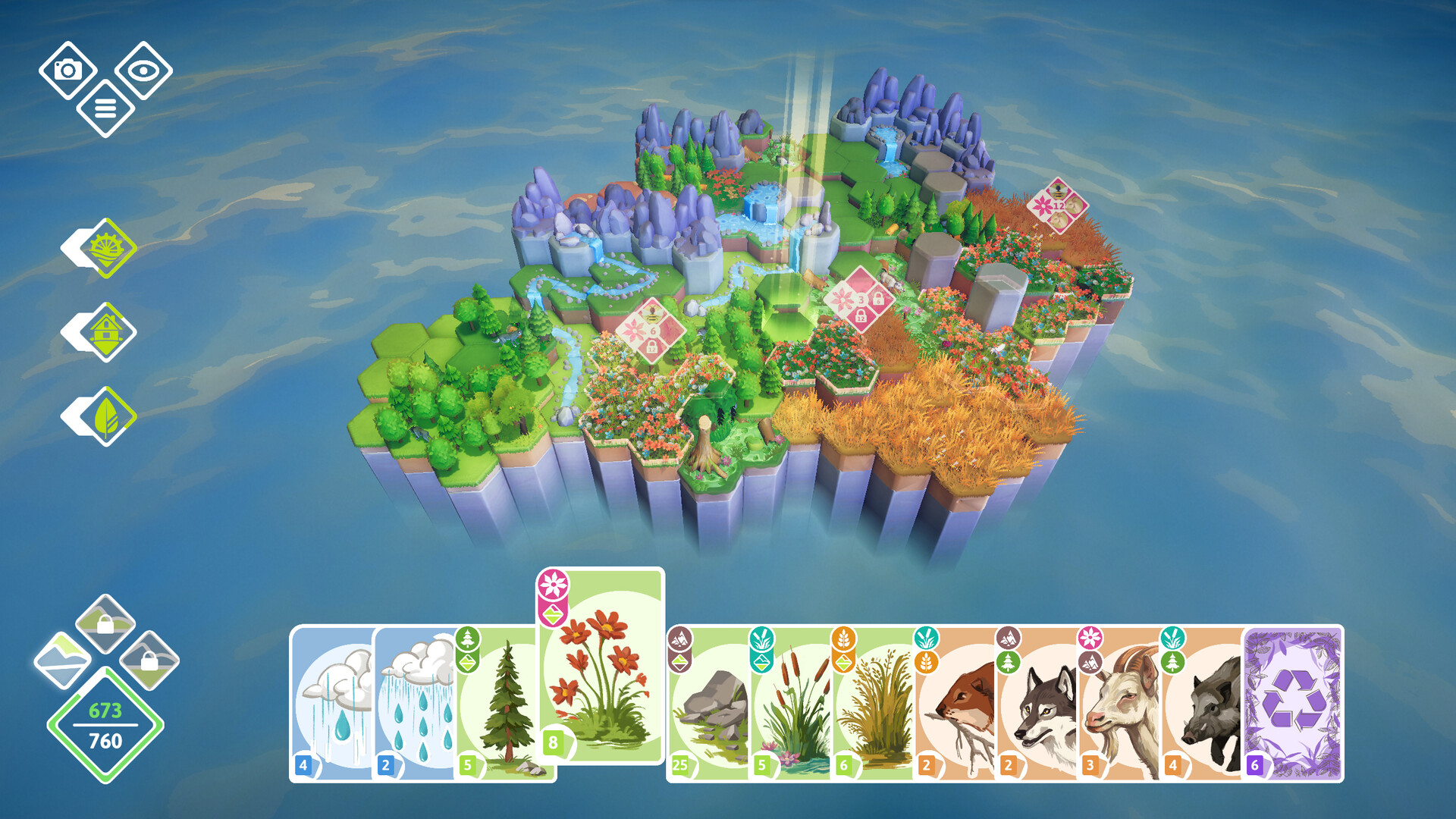Click the locked biome with the padlock icon
The width and height of the screenshot is (1456, 819).
click(105, 622)
